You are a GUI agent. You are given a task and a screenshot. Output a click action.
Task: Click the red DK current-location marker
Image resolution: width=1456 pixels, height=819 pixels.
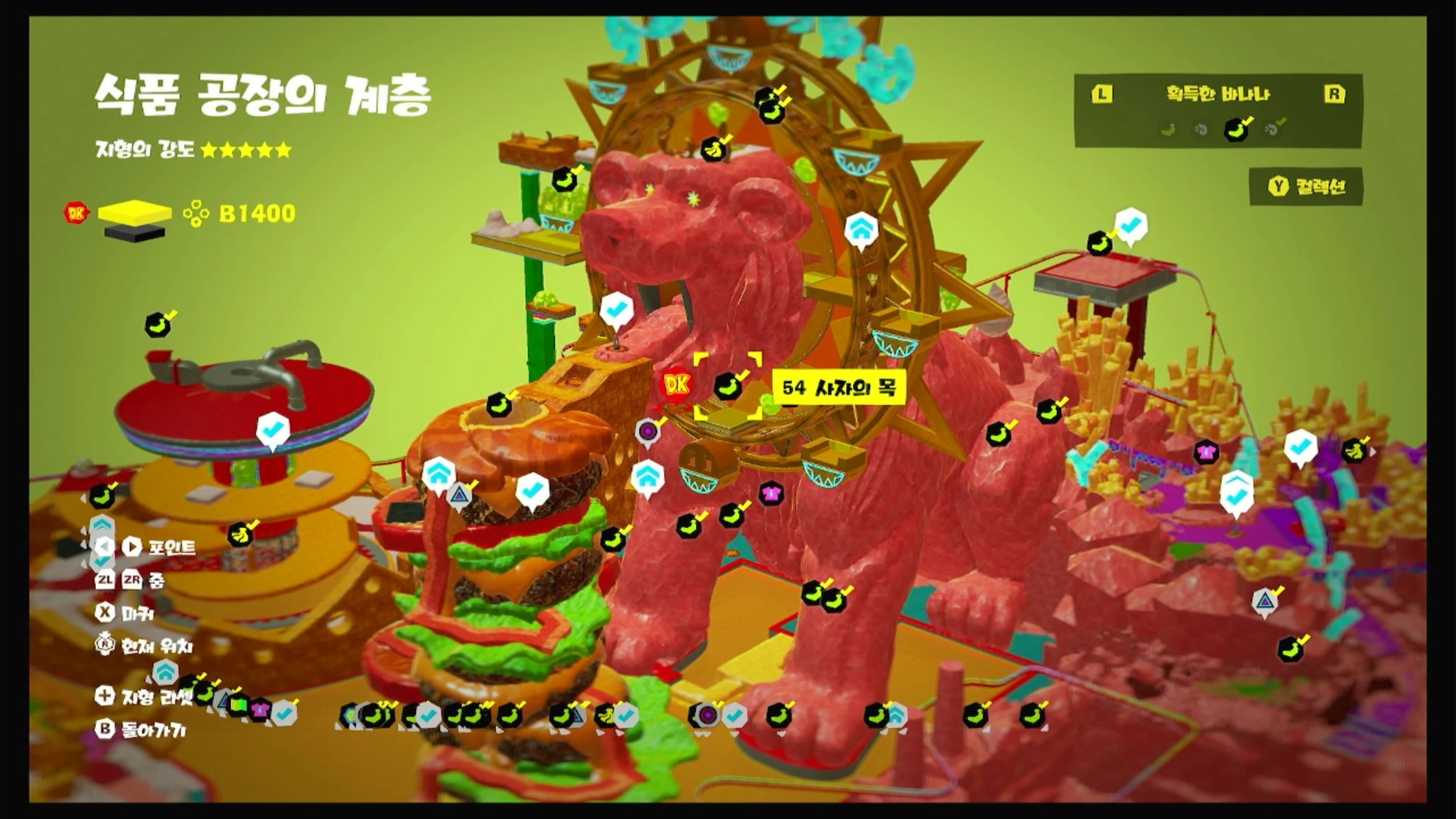(x=677, y=385)
